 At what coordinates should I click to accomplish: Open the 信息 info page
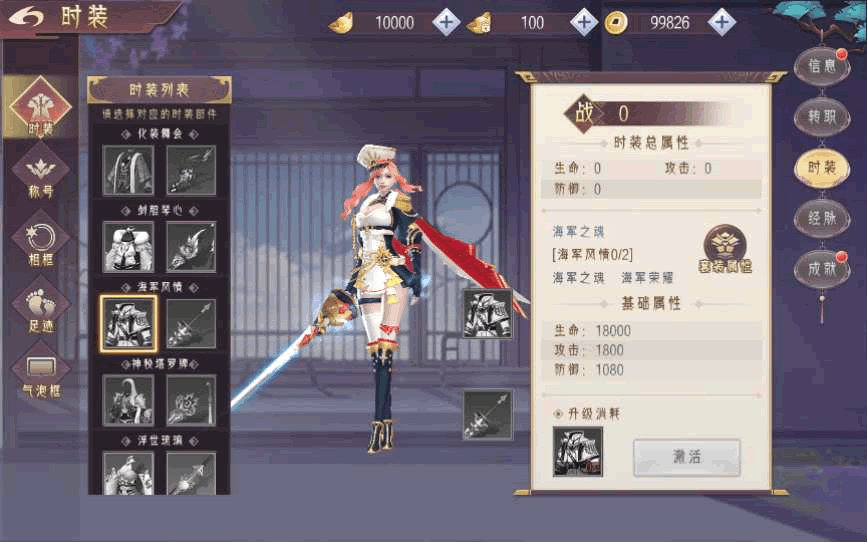[x=821, y=66]
